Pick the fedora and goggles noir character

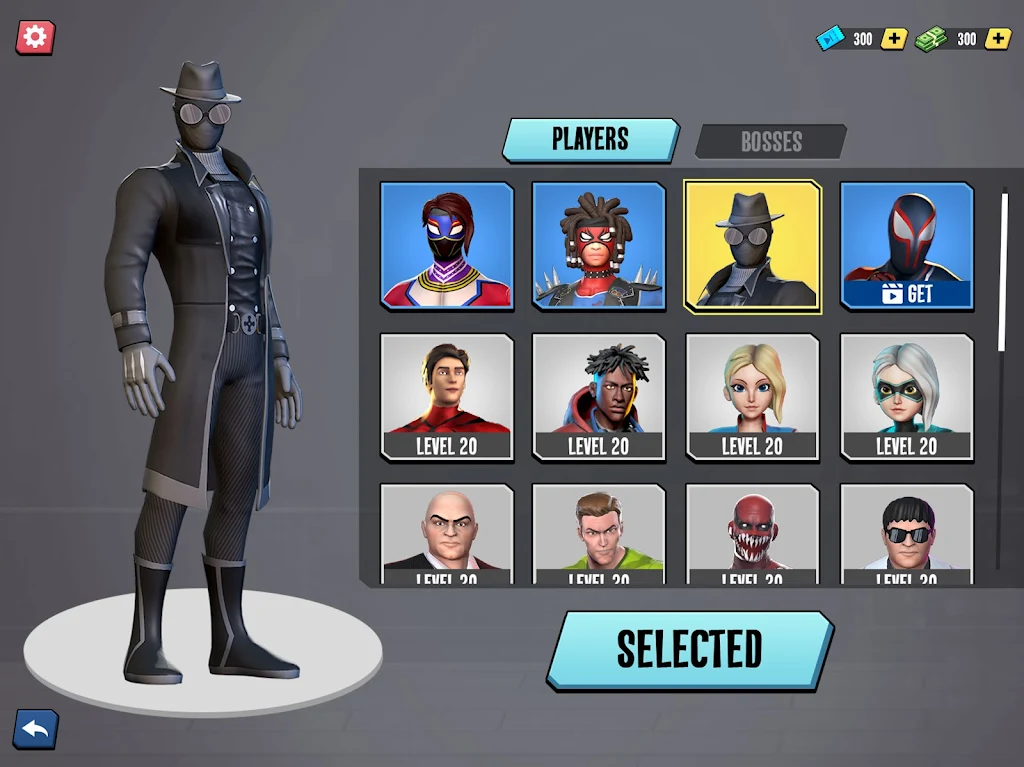pyautogui.click(x=752, y=247)
